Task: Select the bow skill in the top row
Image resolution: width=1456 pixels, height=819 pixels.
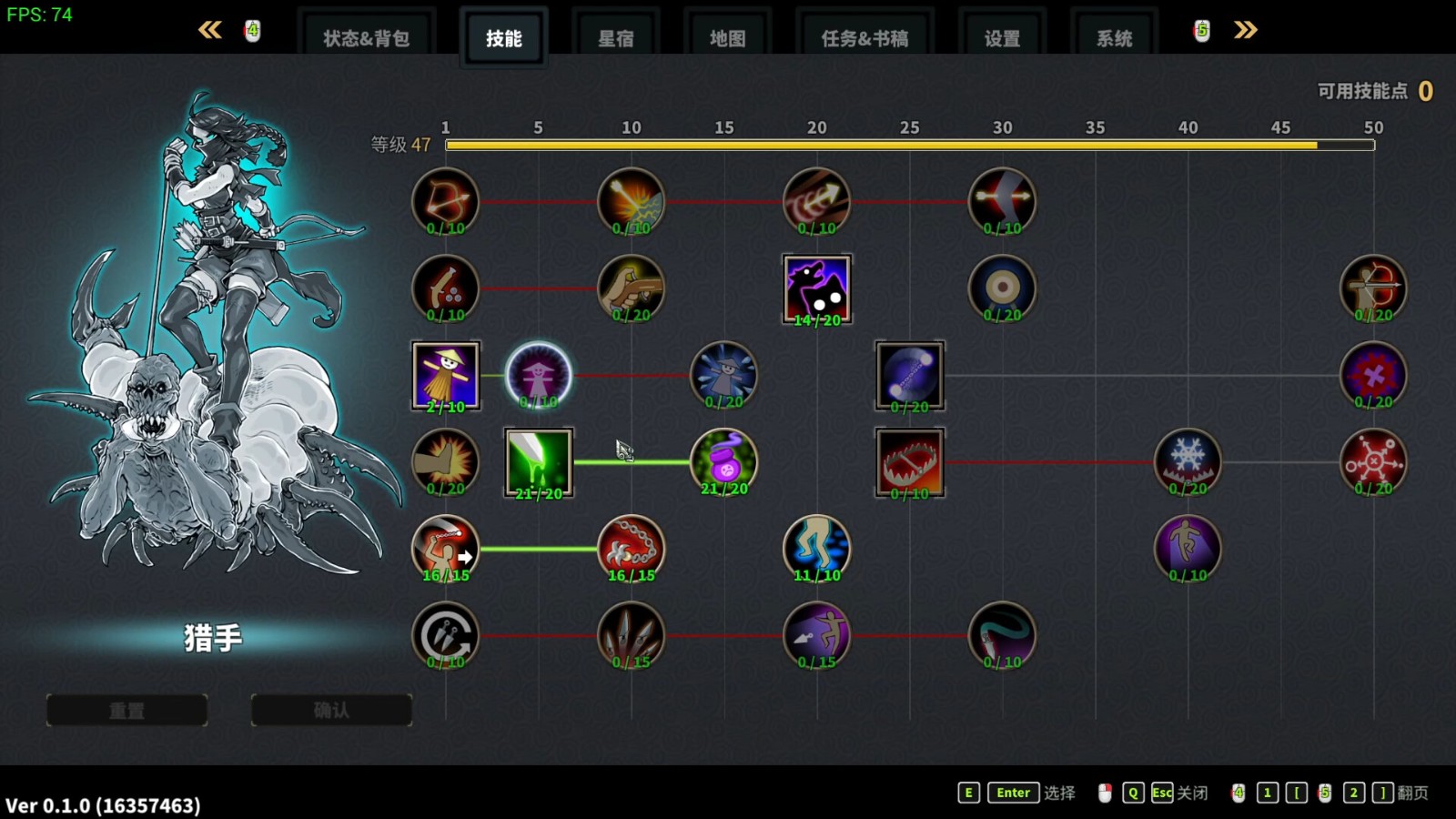Action: pos(446,200)
